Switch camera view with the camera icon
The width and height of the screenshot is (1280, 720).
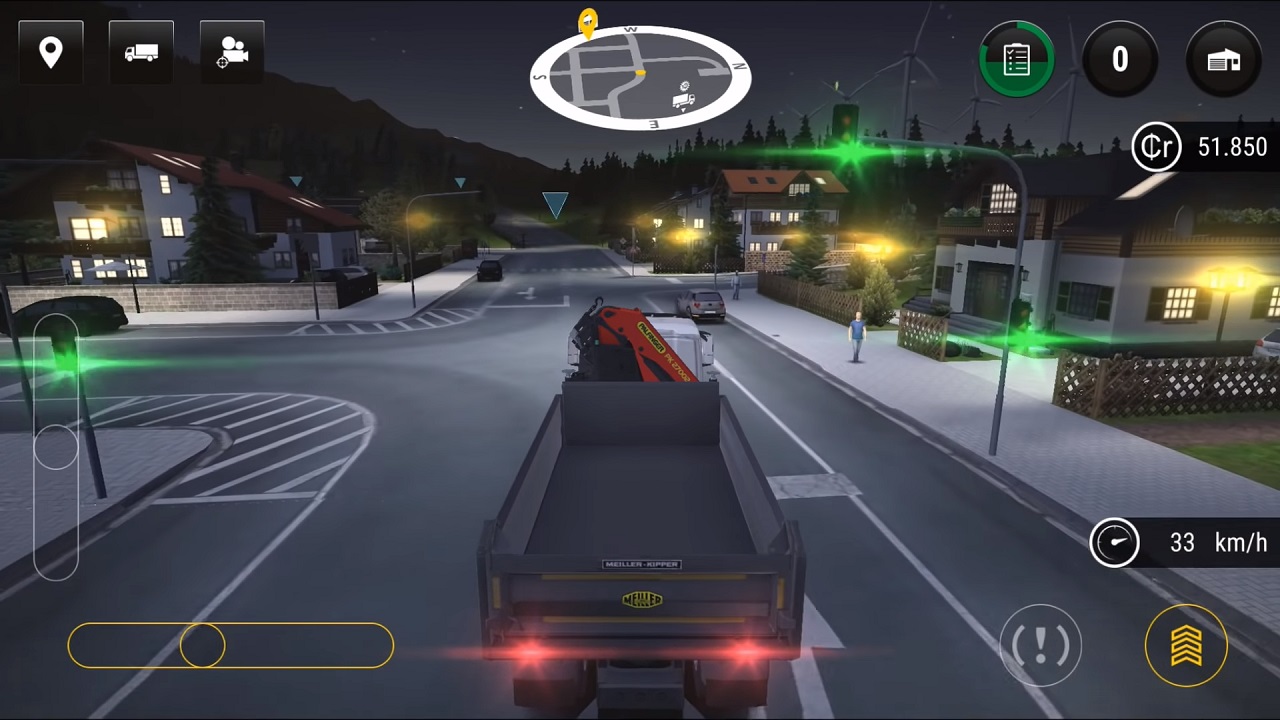tap(232, 52)
